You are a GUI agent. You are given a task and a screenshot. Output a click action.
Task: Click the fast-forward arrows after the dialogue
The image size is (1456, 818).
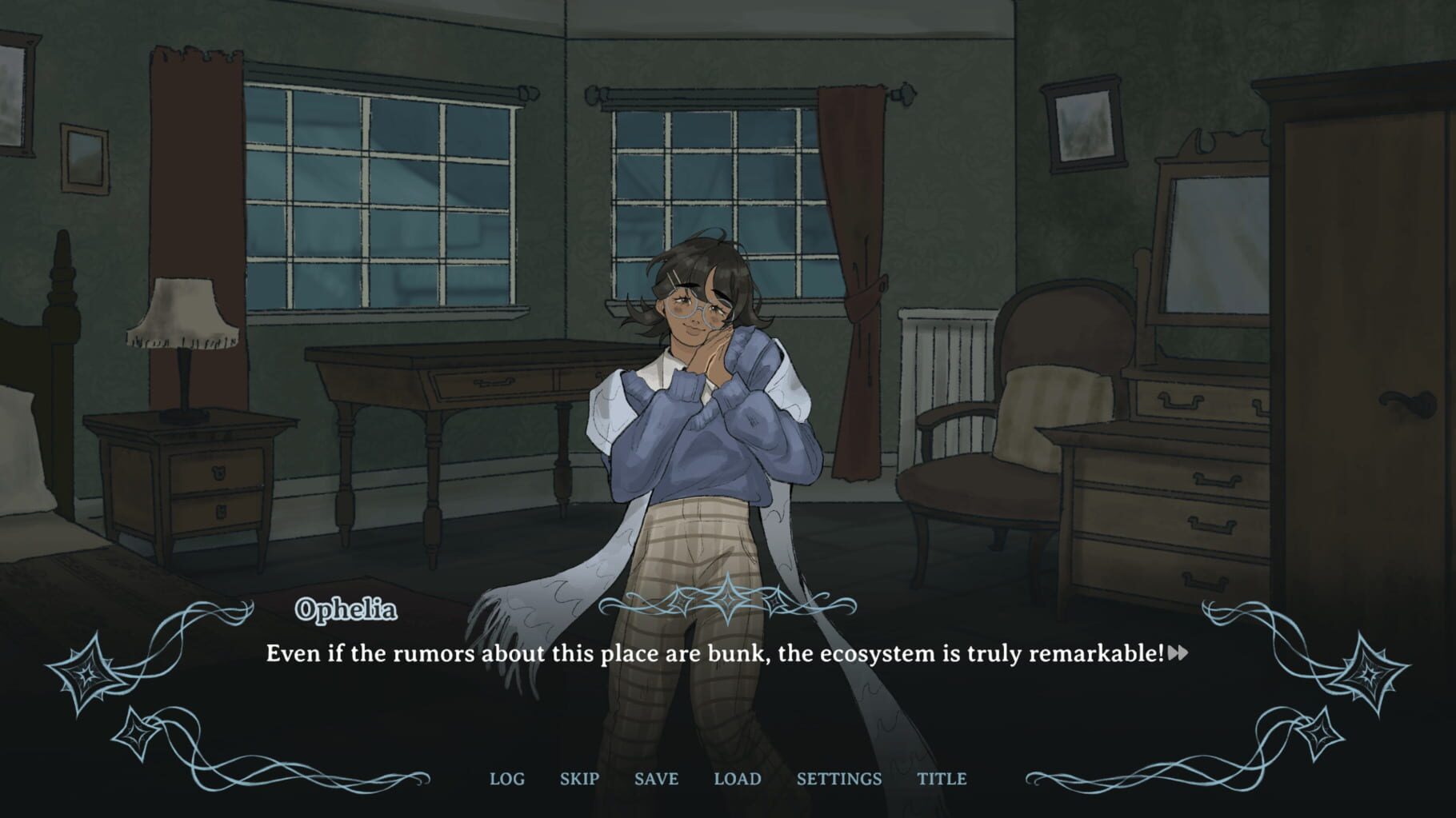tap(1177, 654)
